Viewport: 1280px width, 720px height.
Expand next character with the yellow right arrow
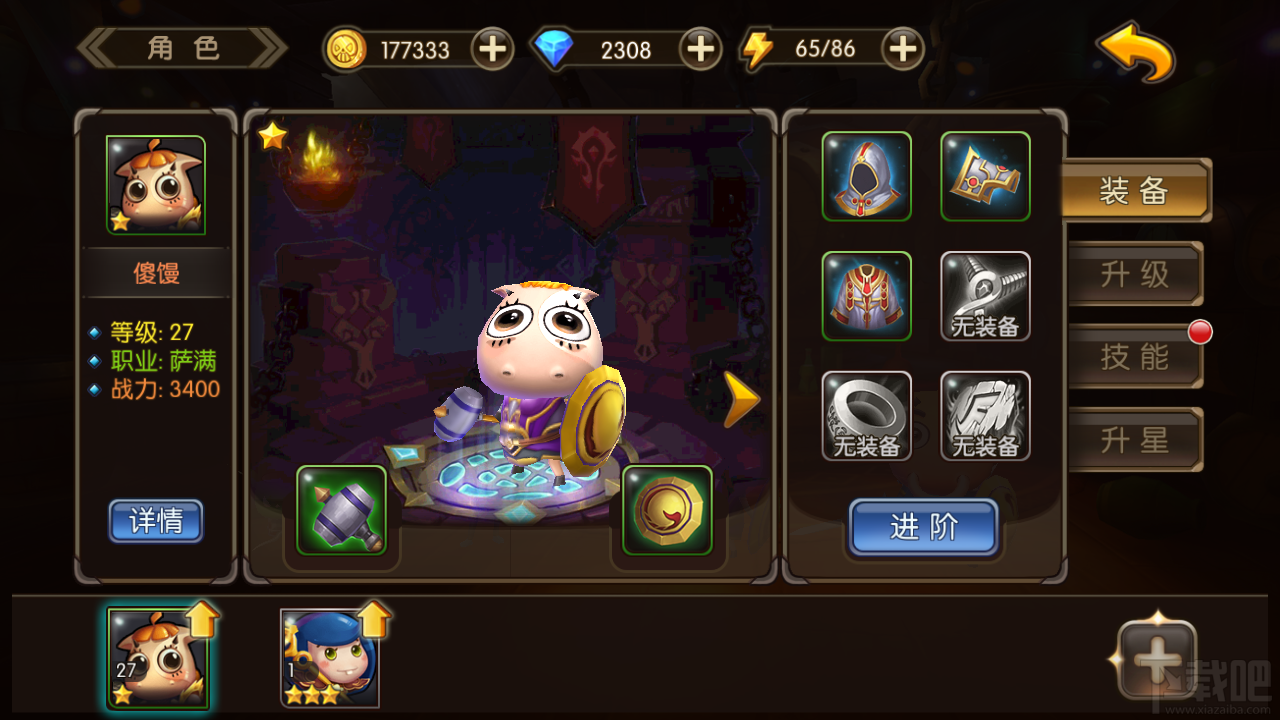pos(740,398)
